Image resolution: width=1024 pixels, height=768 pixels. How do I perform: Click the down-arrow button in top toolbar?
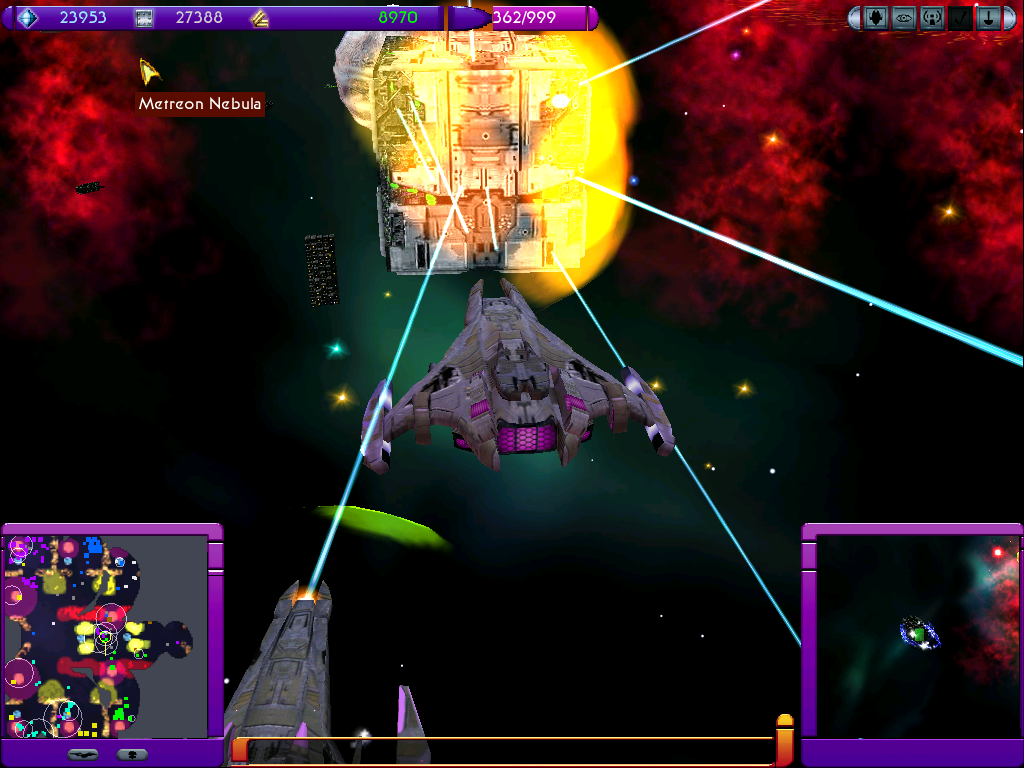tap(988, 18)
